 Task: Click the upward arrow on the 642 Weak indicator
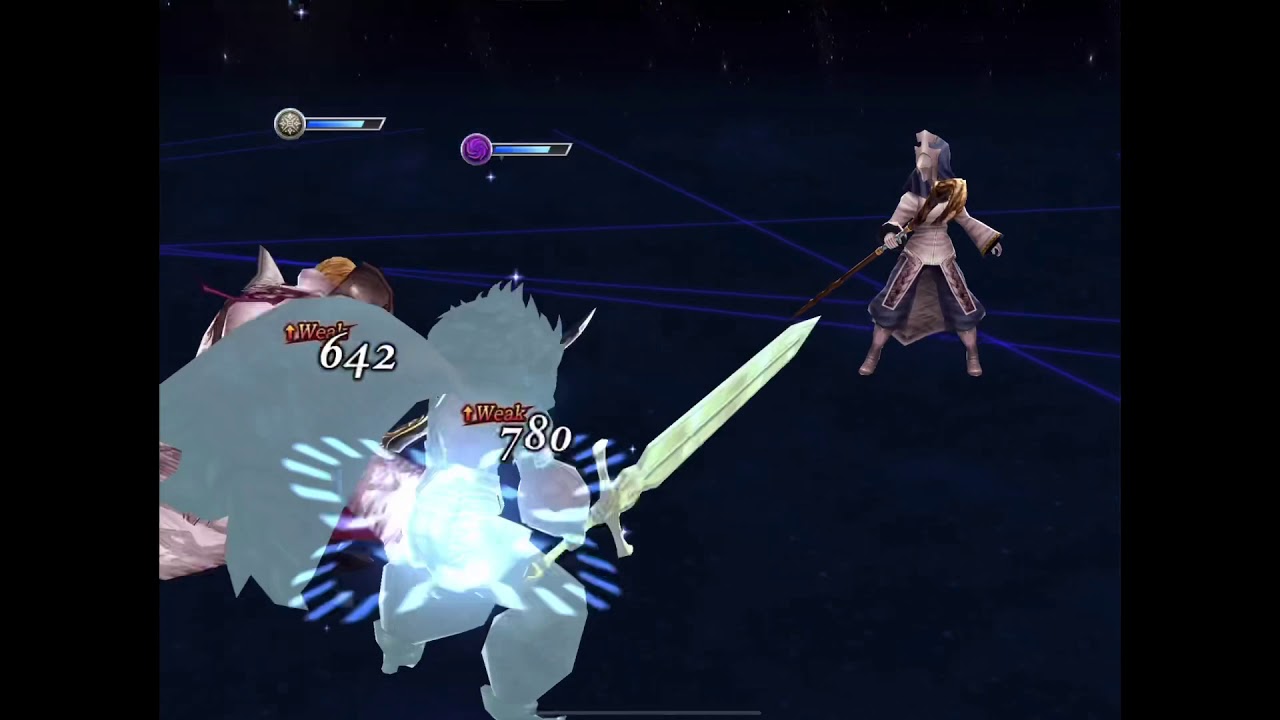tap(290, 328)
